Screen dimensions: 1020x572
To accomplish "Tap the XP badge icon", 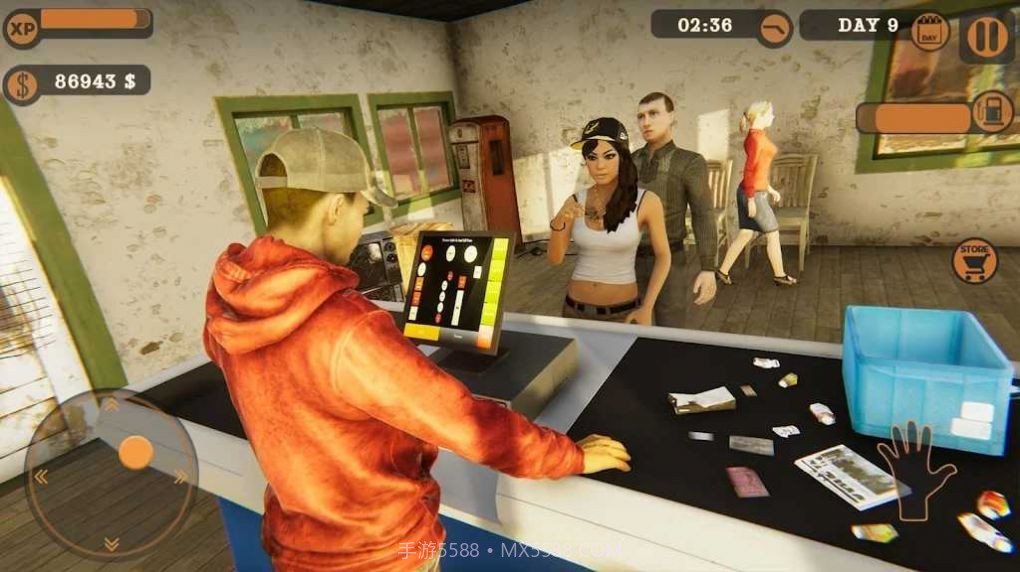I will tap(22, 26).
